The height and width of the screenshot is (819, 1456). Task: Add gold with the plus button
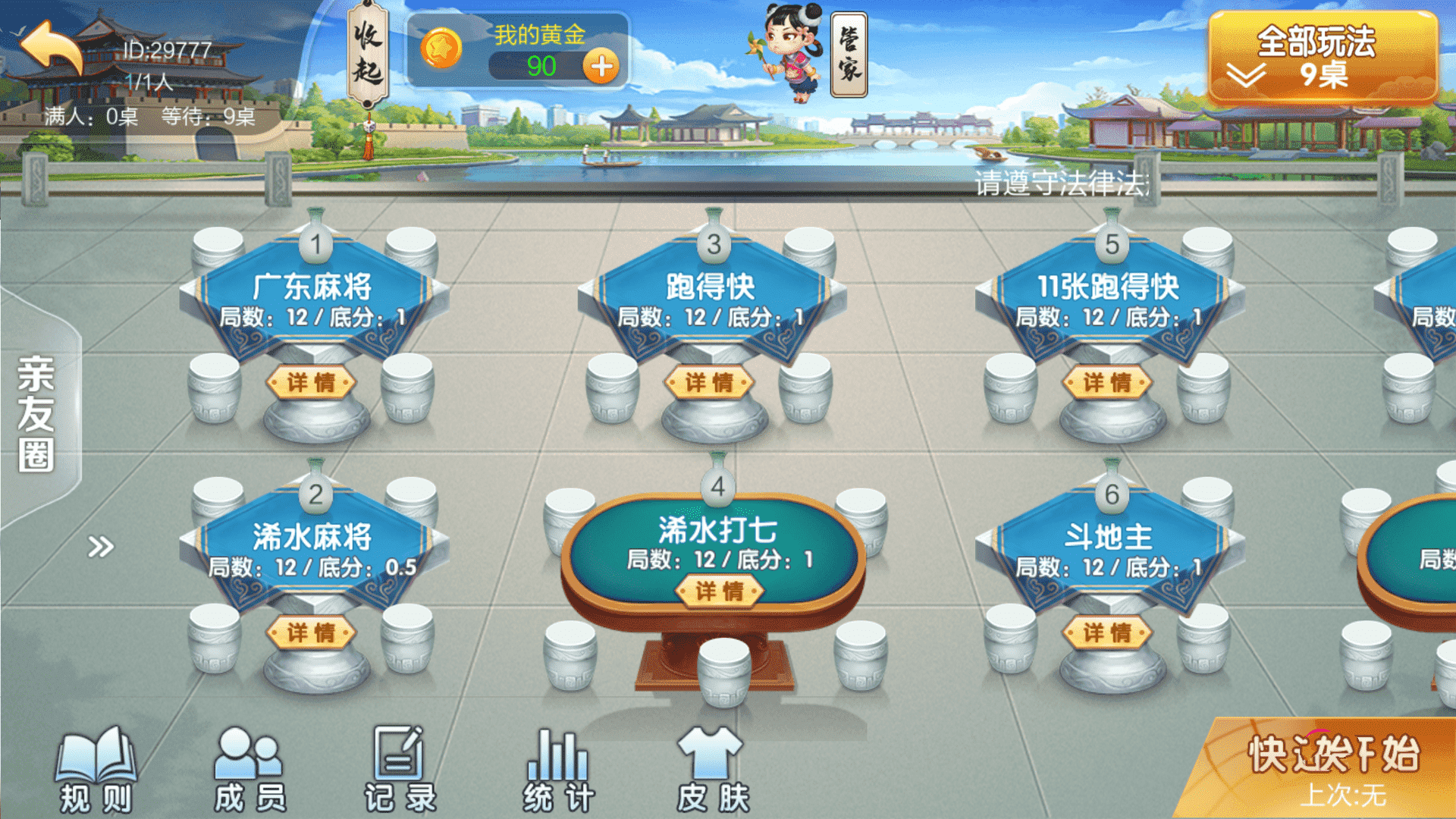coord(601,67)
